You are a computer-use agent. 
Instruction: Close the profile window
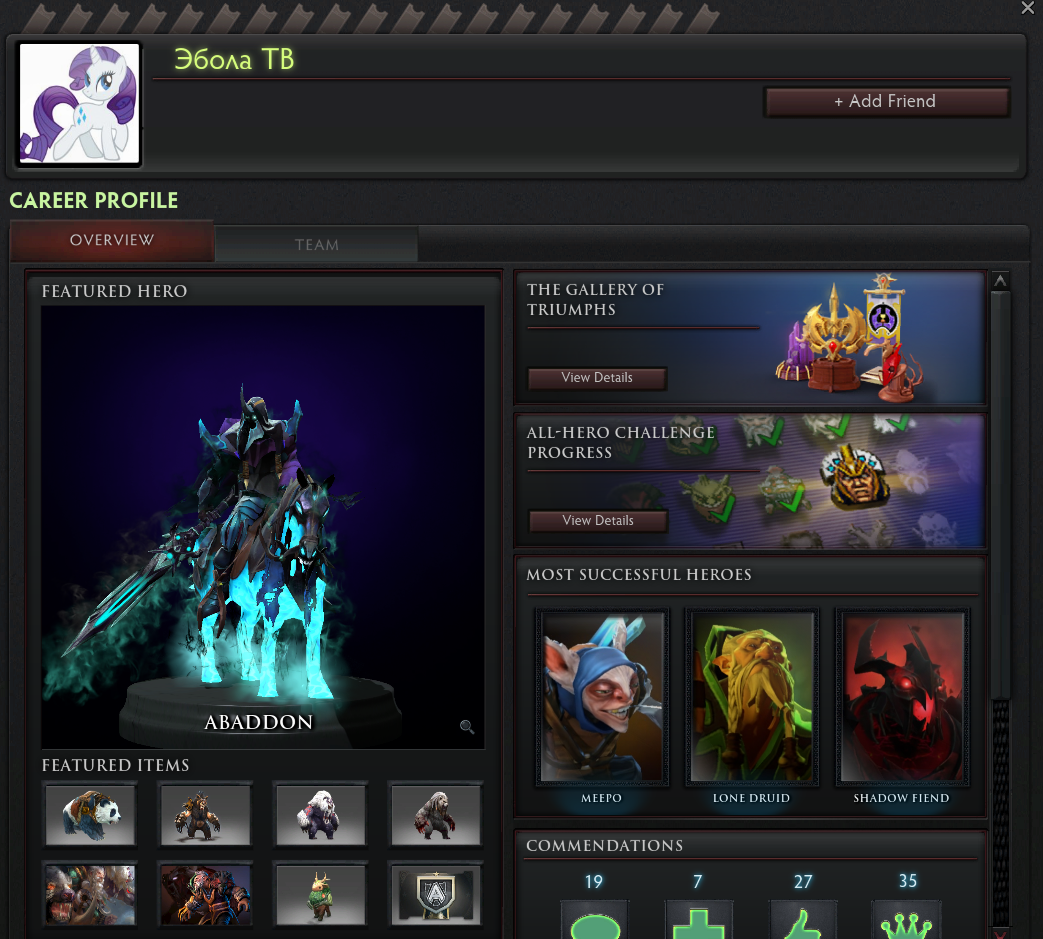1027,8
